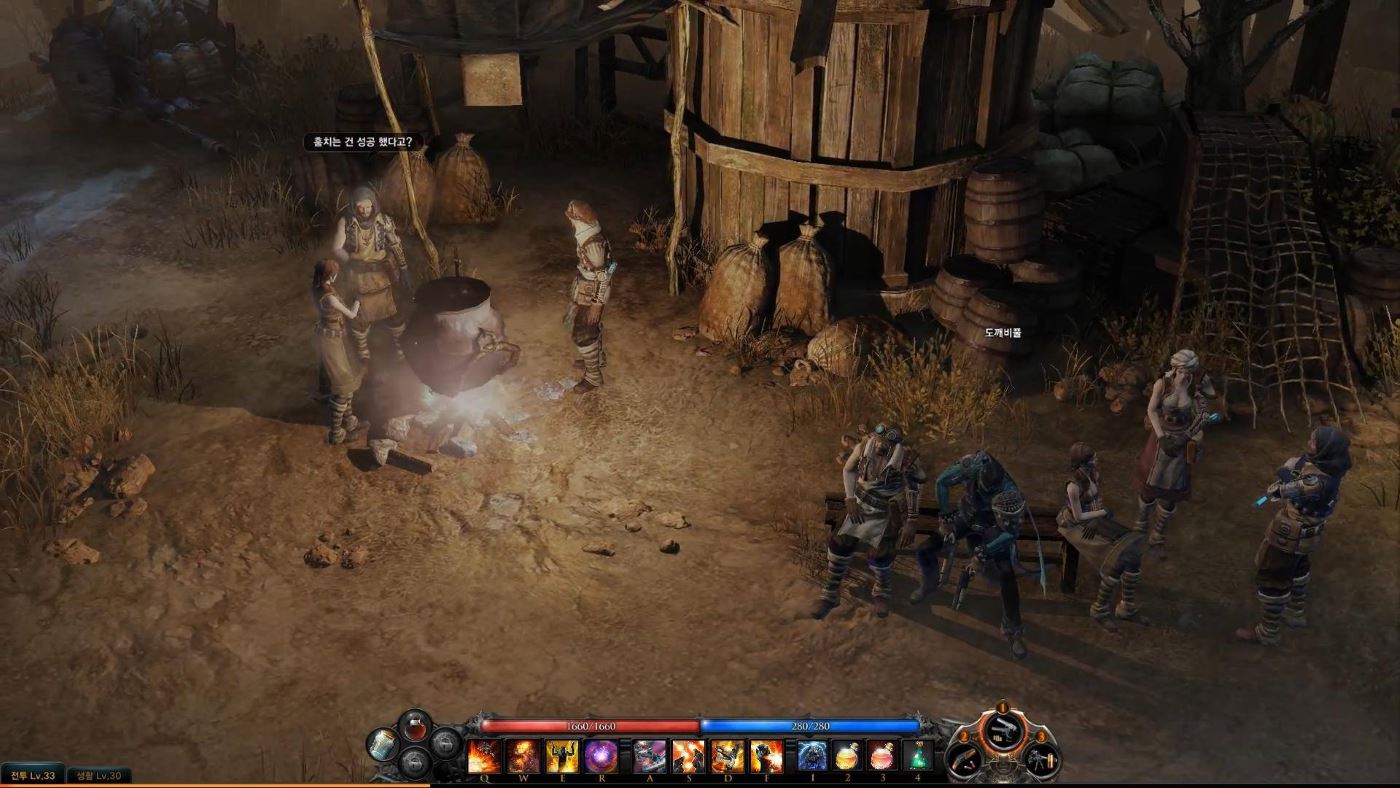Switch to the 전투 Lv.33 tab

click(x=32, y=775)
